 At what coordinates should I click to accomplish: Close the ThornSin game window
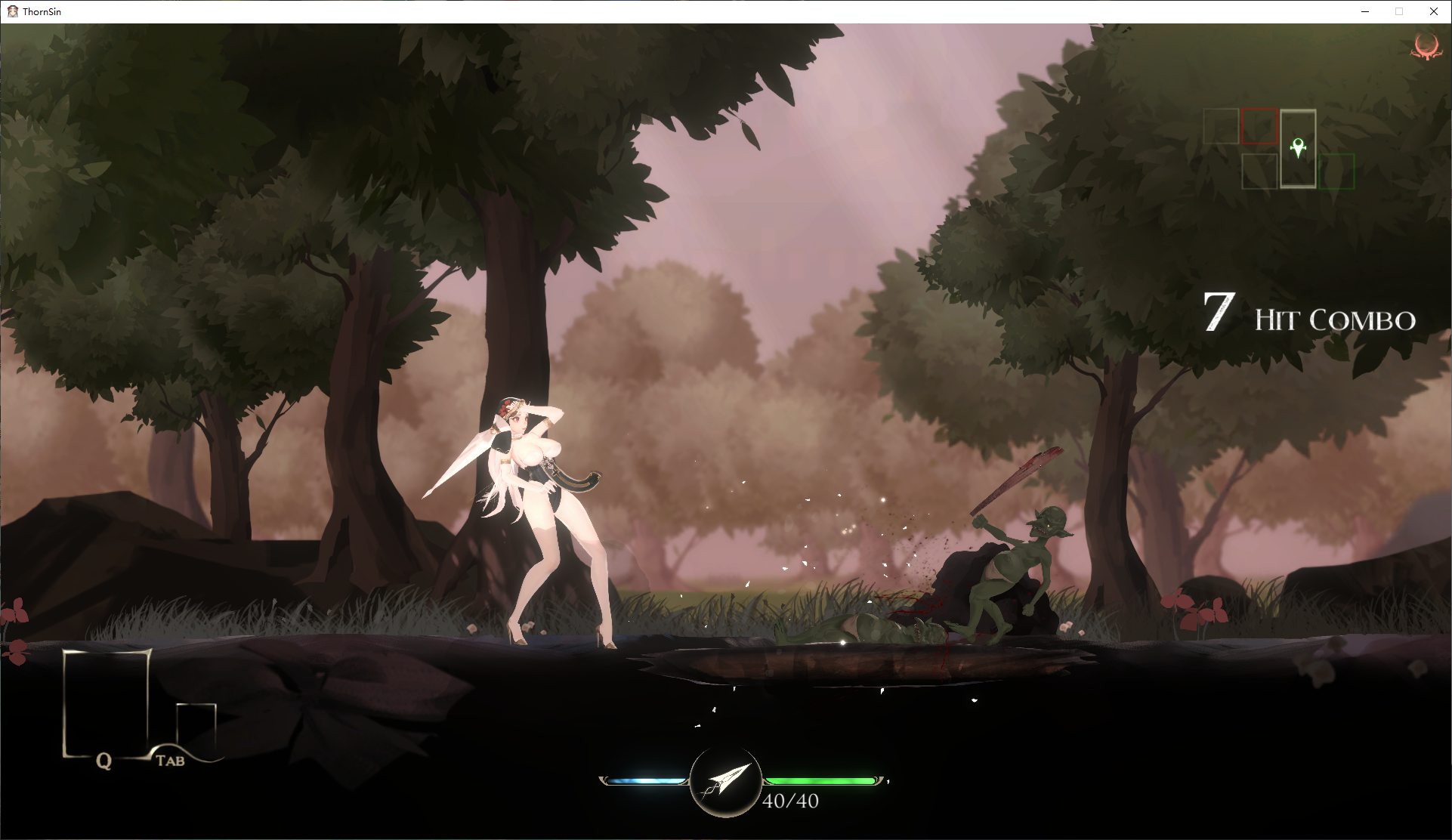coord(1433,11)
